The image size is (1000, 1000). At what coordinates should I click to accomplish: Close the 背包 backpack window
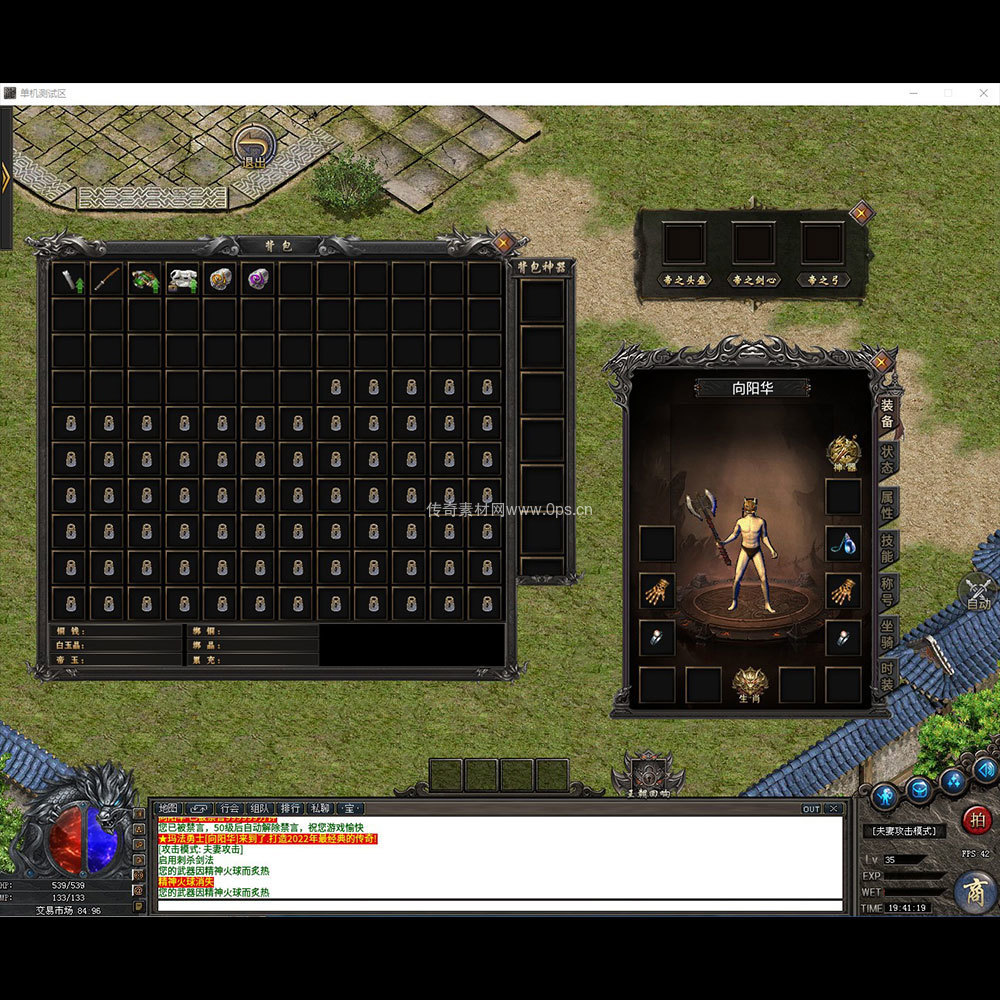click(x=504, y=242)
